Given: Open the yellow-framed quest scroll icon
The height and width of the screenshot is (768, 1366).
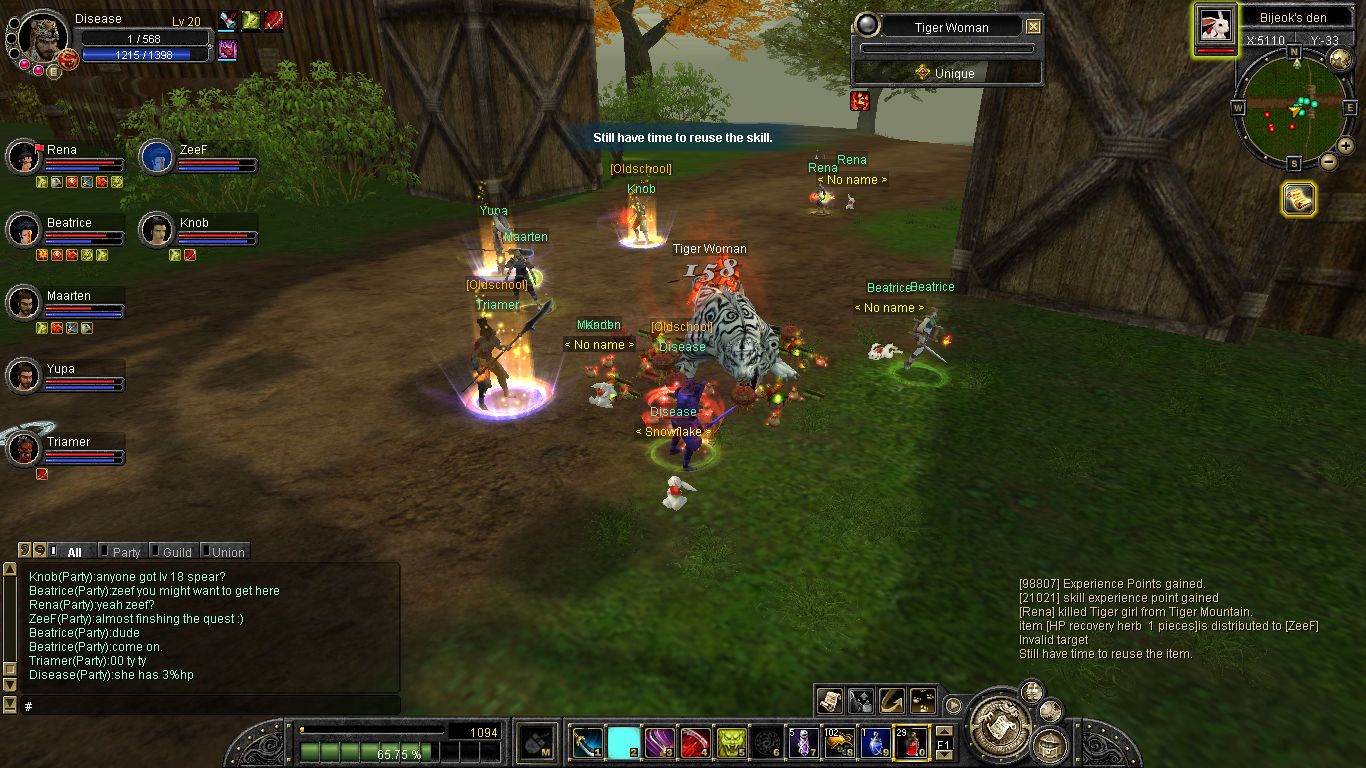Looking at the screenshot, I should [x=1298, y=200].
